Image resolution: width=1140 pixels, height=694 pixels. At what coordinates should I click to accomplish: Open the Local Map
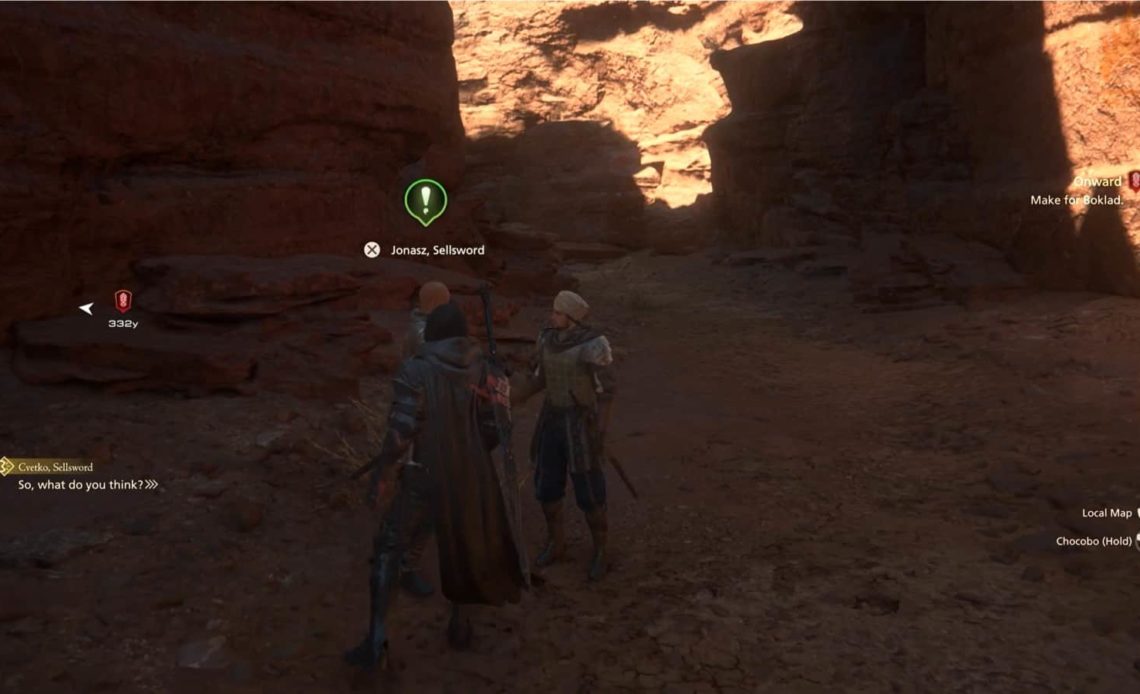1107,513
